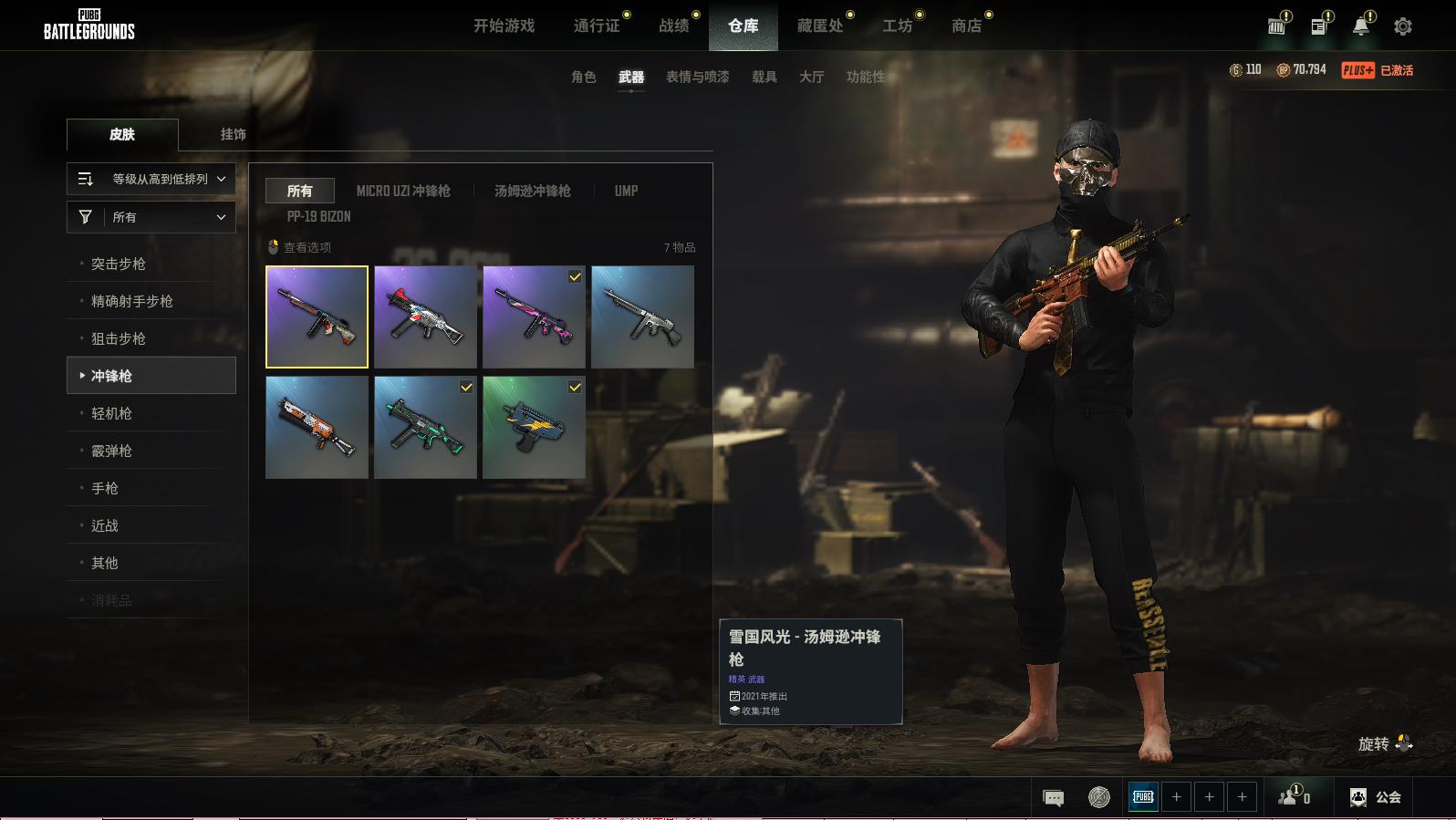The height and width of the screenshot is (820, 1456).
Task: Filter skins by PP-19 BIZON
Action: click(318, 216)
